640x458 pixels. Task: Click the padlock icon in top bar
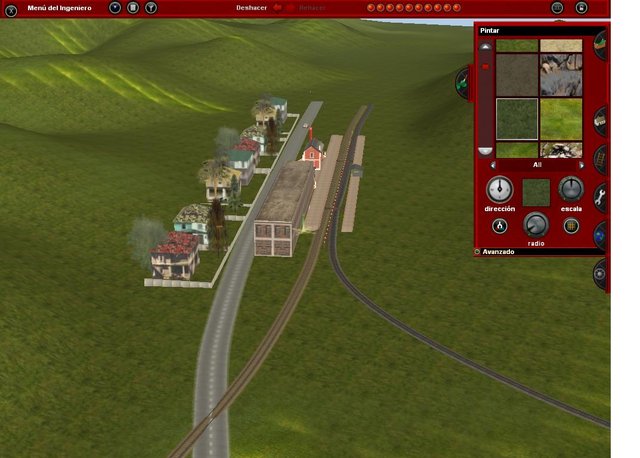pos(582,8)
